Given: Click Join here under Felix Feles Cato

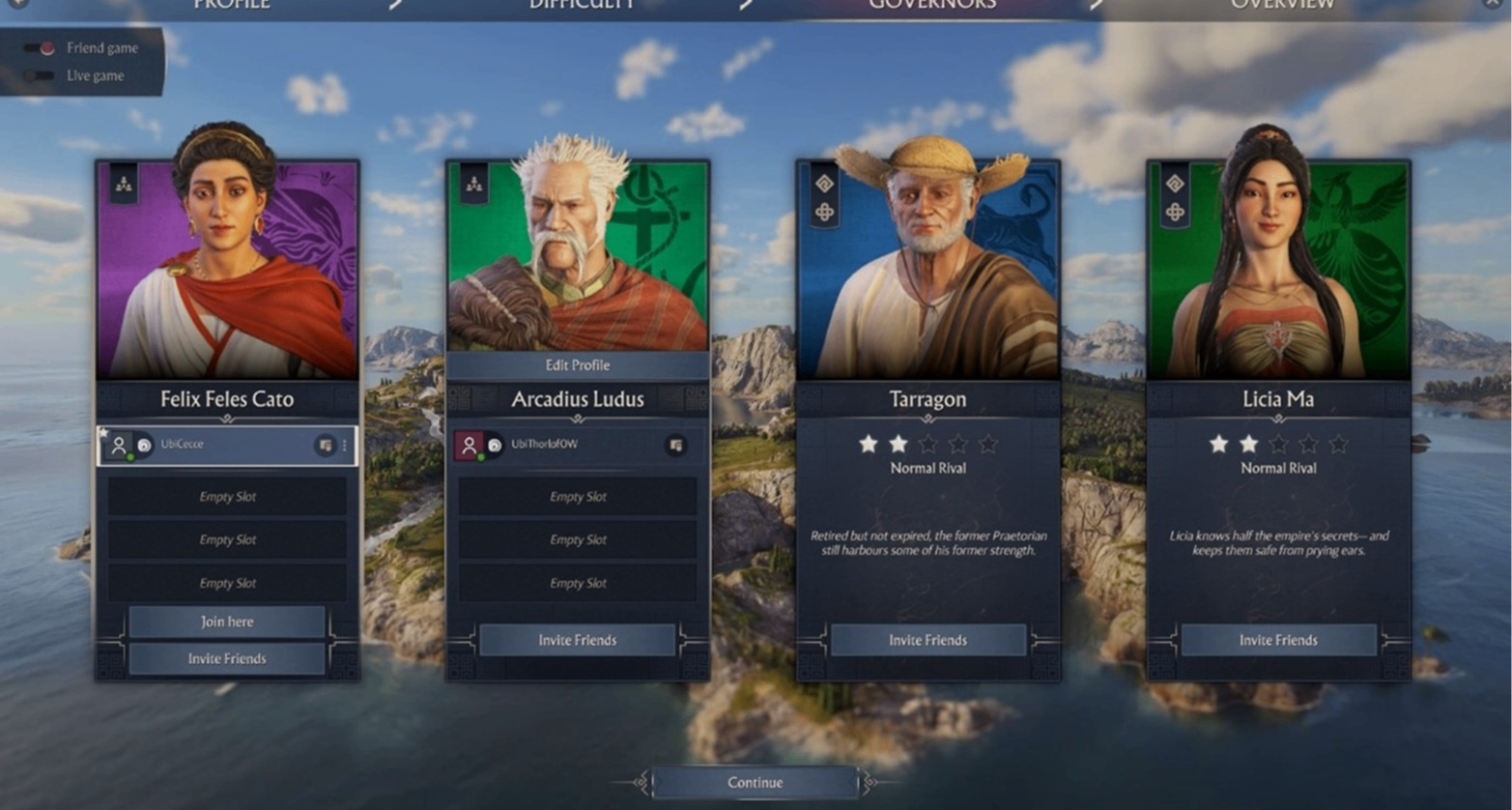Looking at the screenshot, I should [x=227, y=622].
